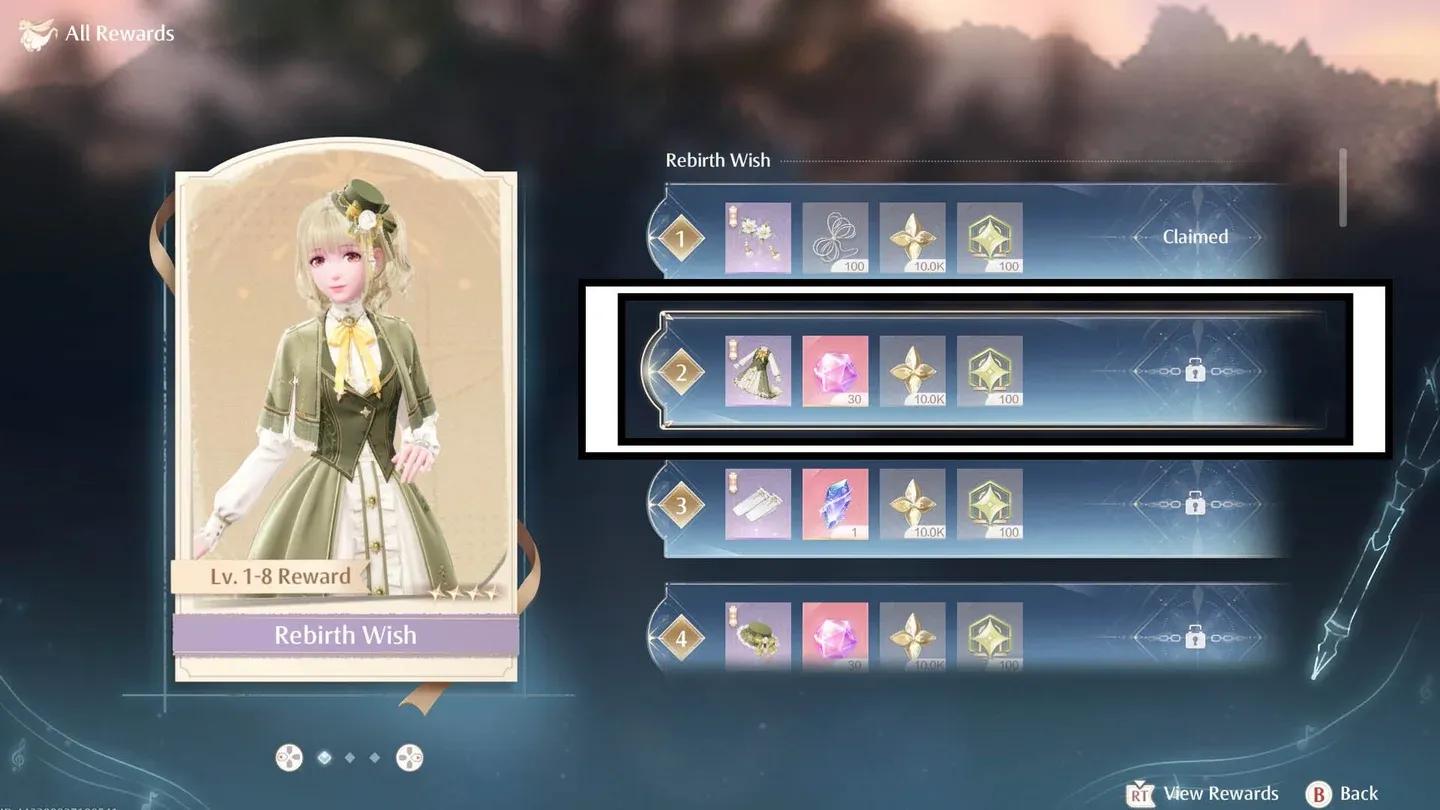
Task: Click the white thread reward in tier 1
Action: click(835, 237)
